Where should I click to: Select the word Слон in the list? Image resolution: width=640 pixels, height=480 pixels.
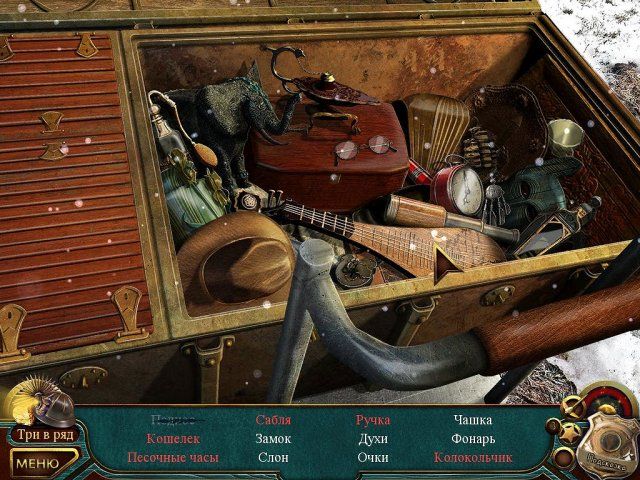click(273, 458)
